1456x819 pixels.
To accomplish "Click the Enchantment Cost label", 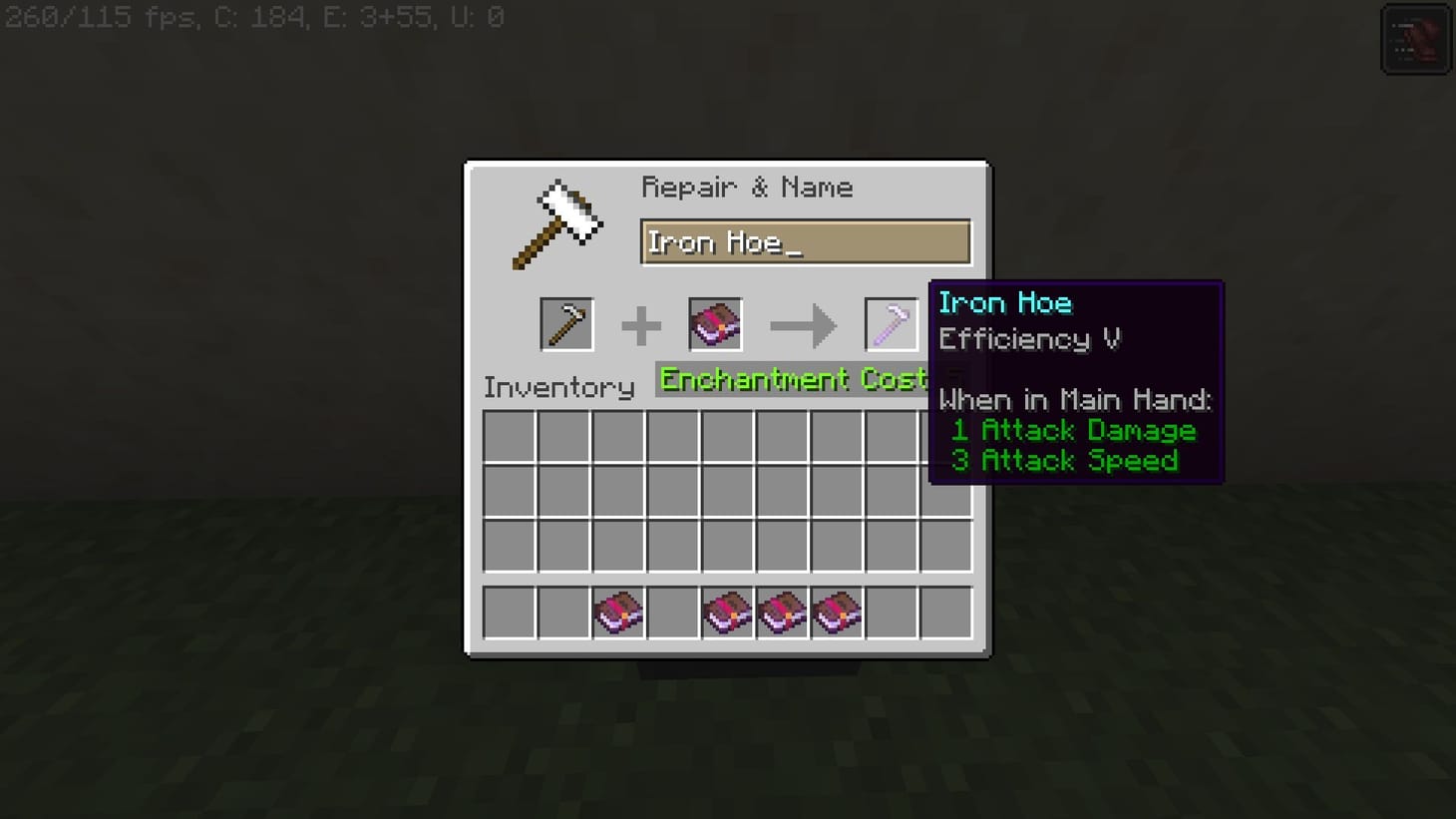I will [x=793, y=380].
